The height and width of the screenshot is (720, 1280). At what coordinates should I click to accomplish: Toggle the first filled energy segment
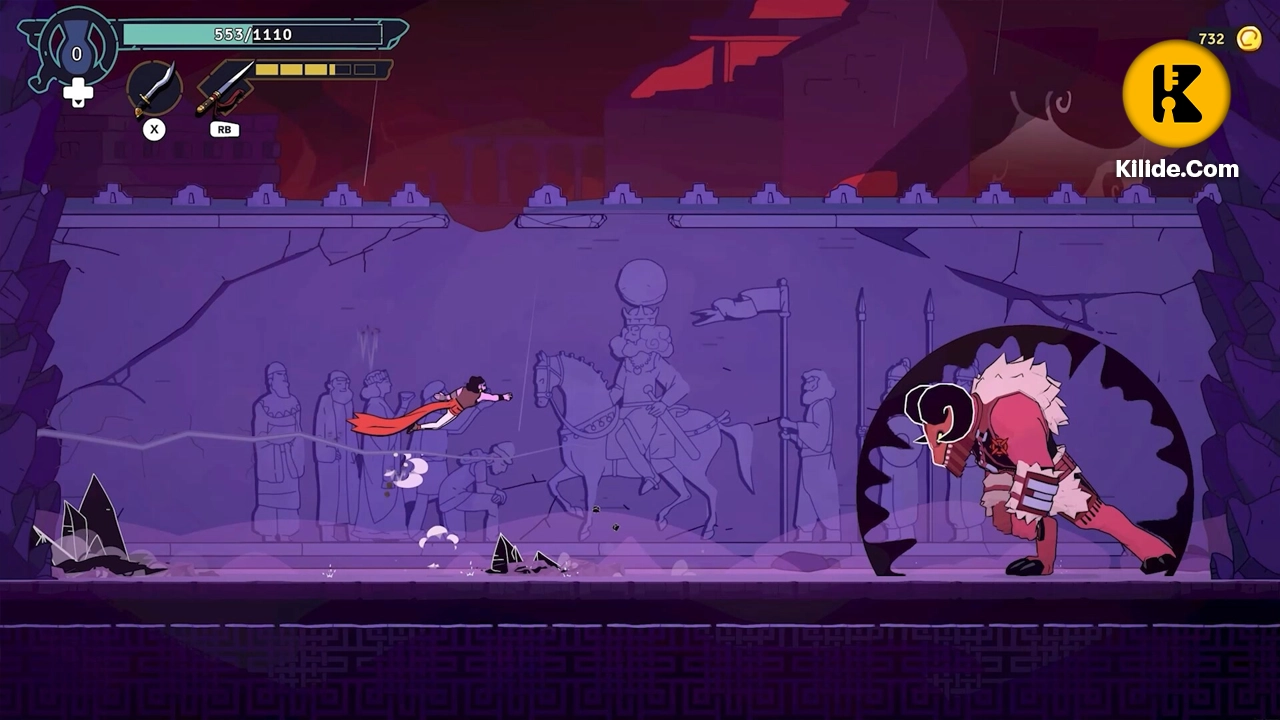(x=266, y=69)
